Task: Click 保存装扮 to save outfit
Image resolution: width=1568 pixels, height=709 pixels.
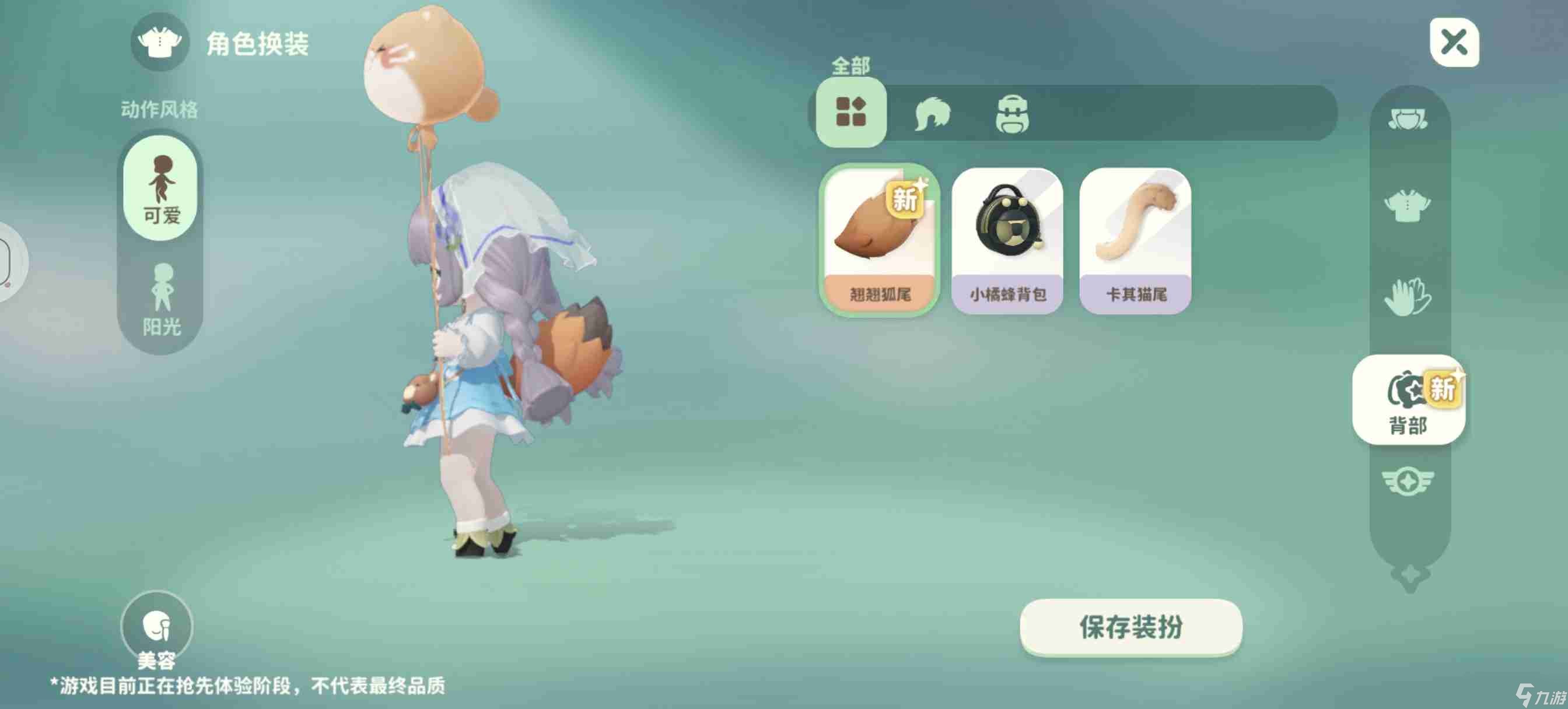Action: coord(1130,629)
